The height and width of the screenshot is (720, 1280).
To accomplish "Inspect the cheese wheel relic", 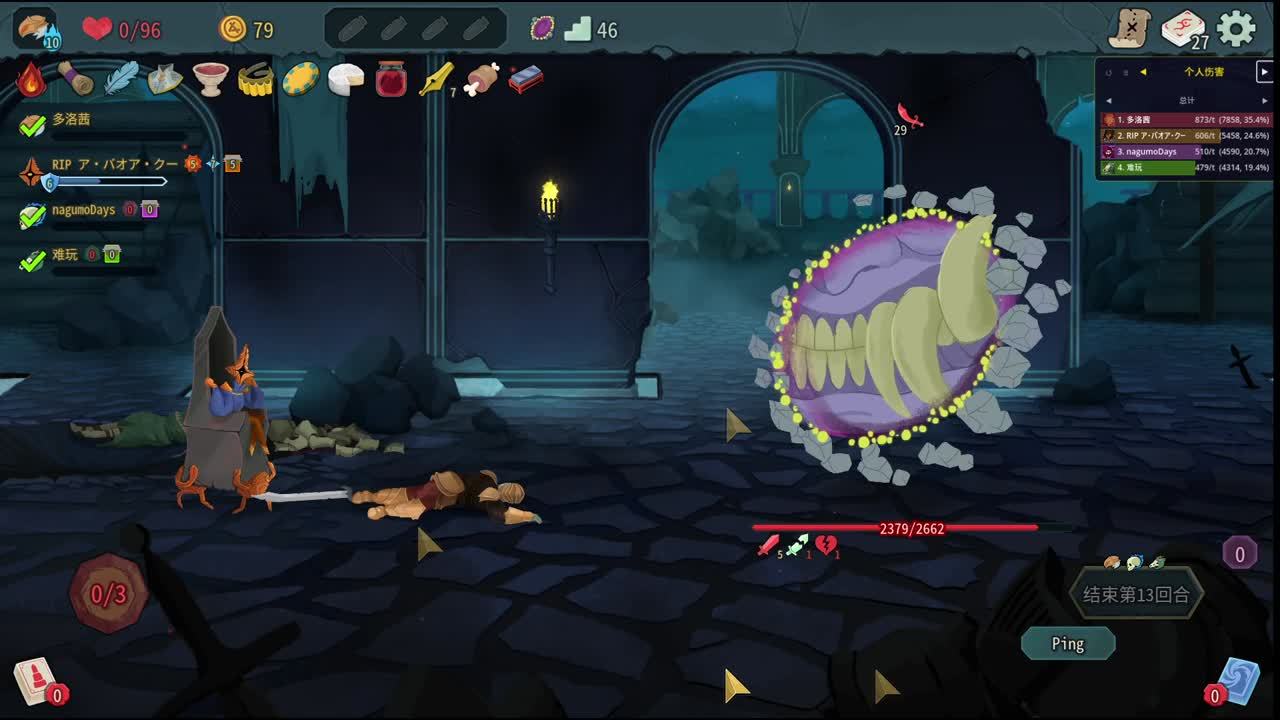I will click(x=346, y=79).
